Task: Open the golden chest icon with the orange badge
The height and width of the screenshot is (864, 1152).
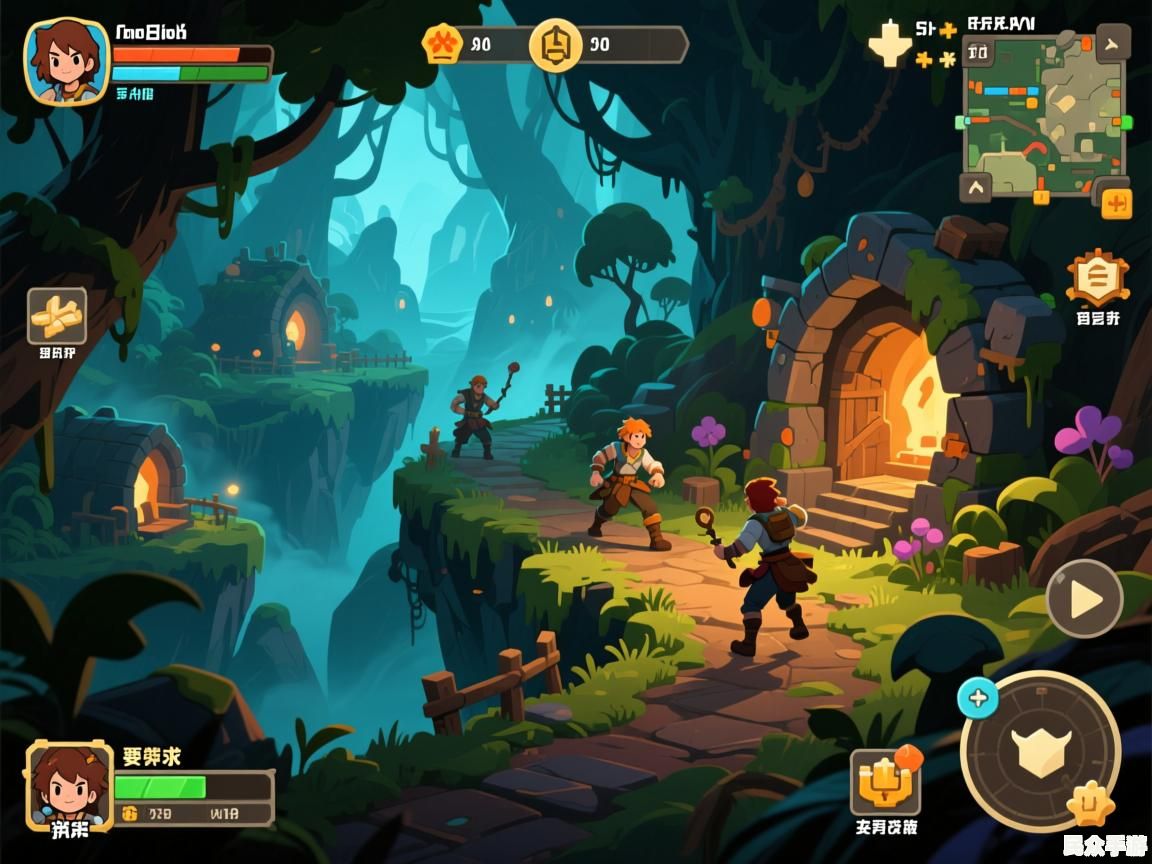Action: coord(883,781)
